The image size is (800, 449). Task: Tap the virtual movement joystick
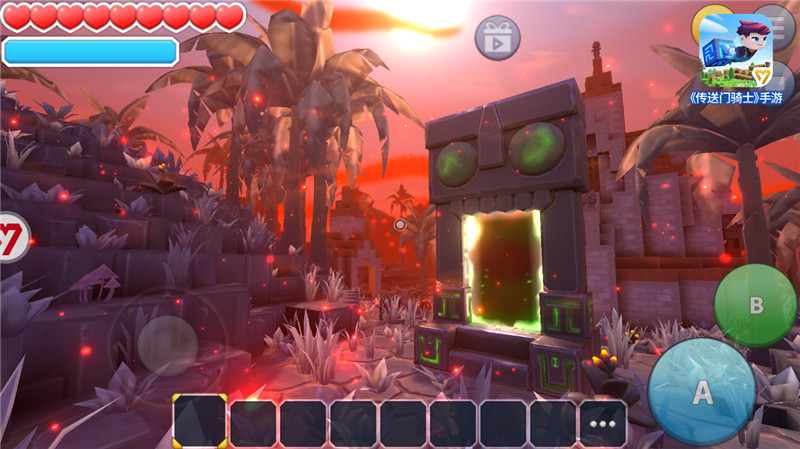[x=167, y=345]
